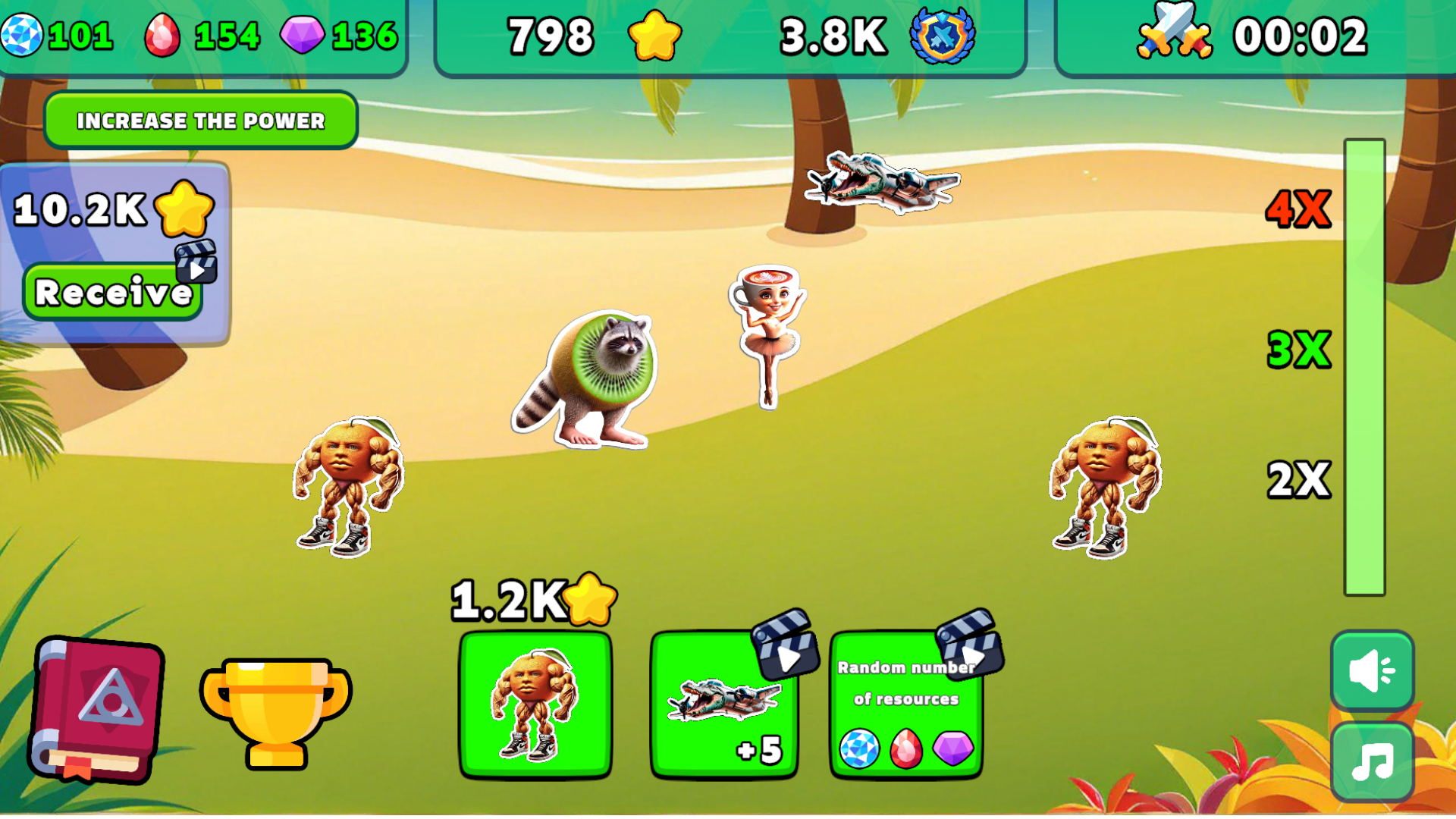Select the 1.2K orange character card
This screenshot has height=819, width=1456.
click(537, 705)
